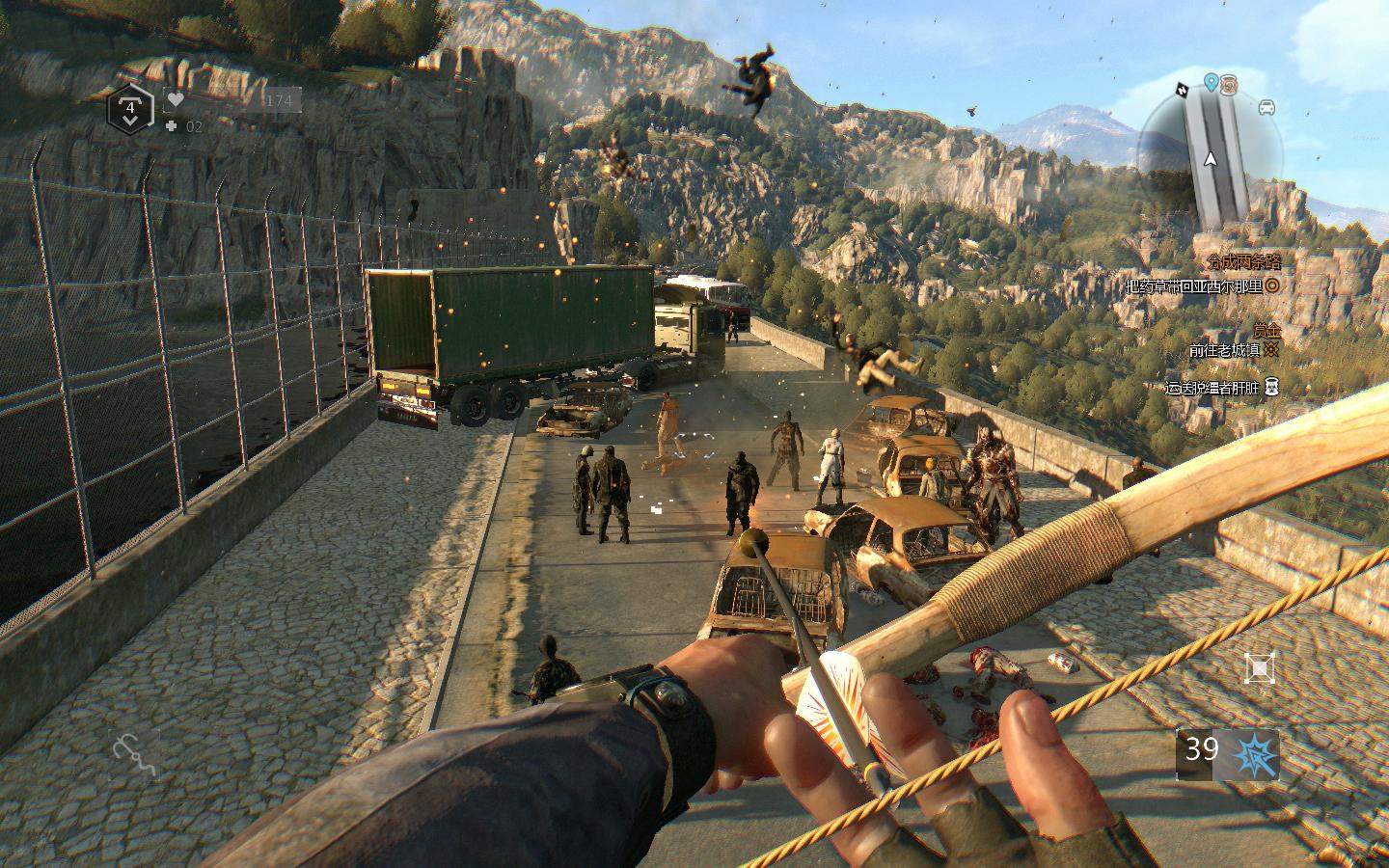
Task: Select the blue location pin on minimap
Action: [1211, 83]
